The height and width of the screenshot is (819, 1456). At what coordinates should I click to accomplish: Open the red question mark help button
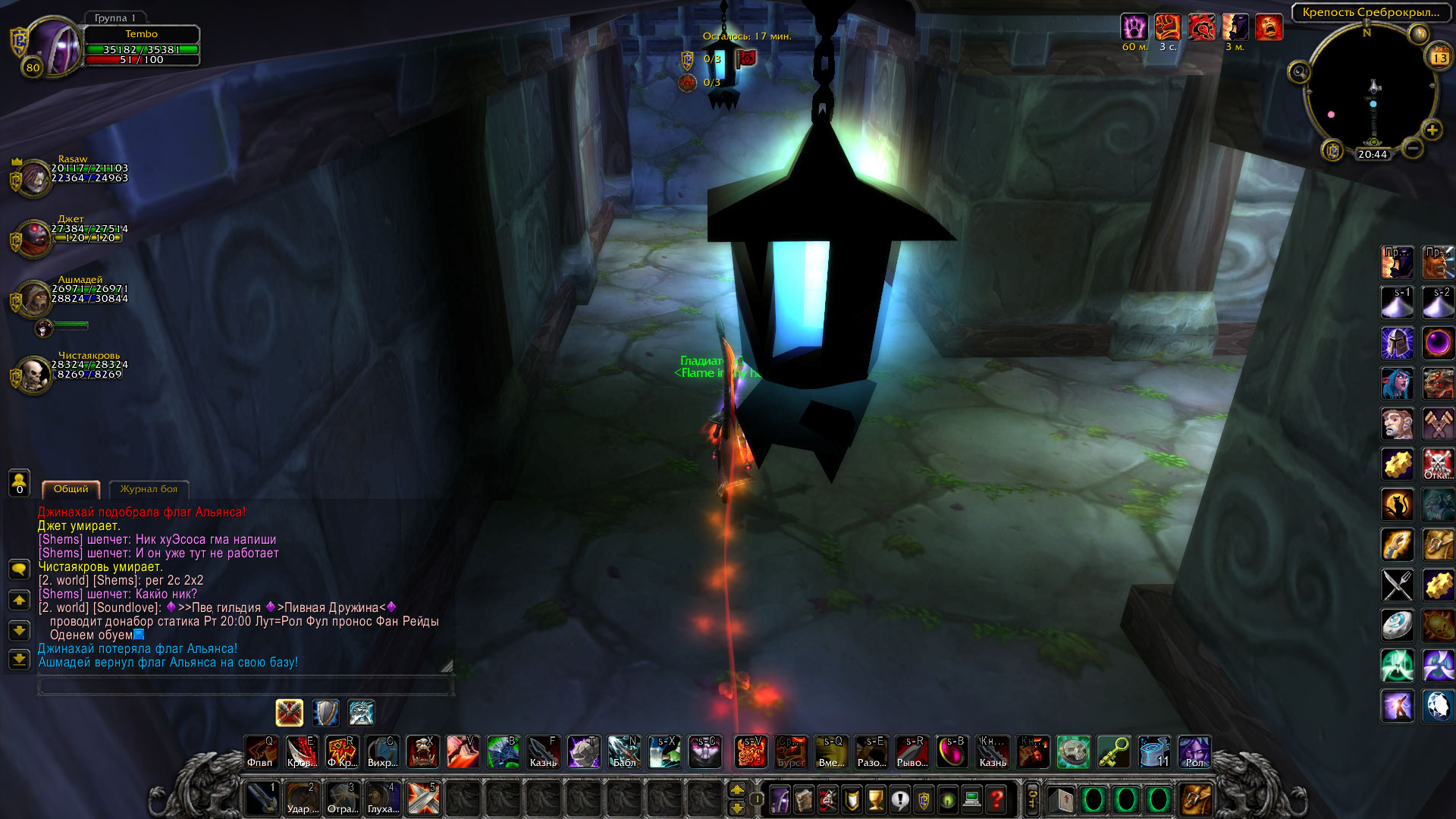pyautogui.click(x=996, y=799)
